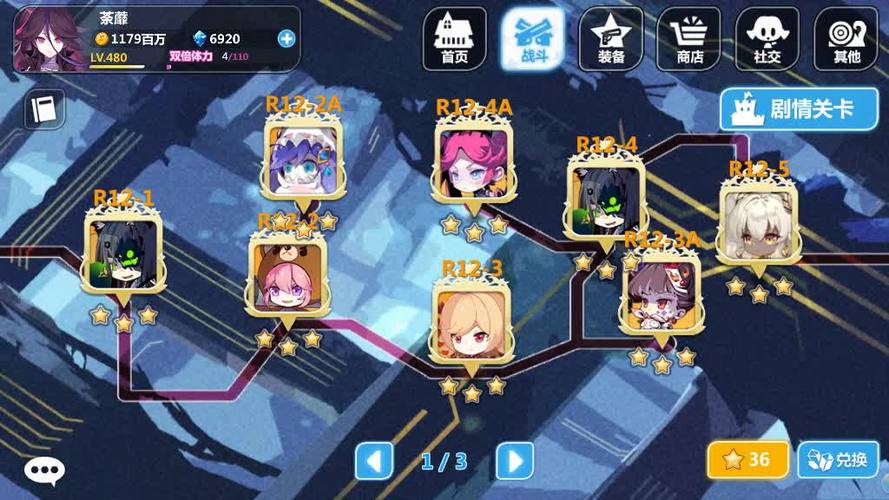Open the 其他 other tab
The width and height of the screenshot is (889, 500).
tap(846, 40)
